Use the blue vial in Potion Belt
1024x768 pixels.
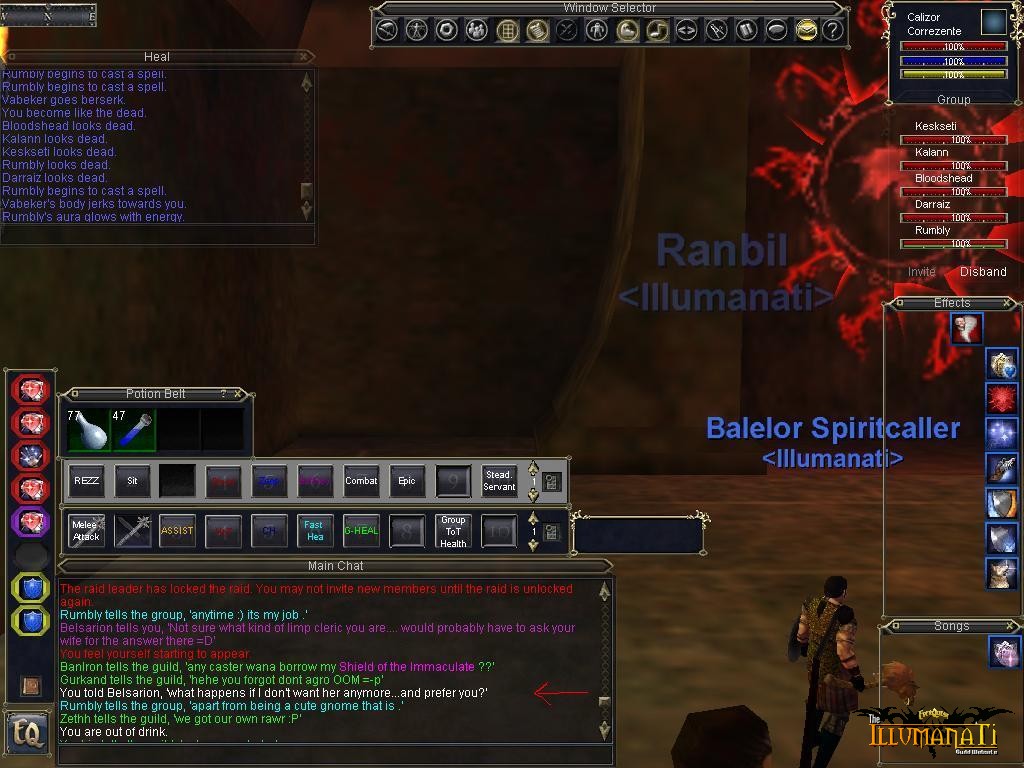[133, 430]
